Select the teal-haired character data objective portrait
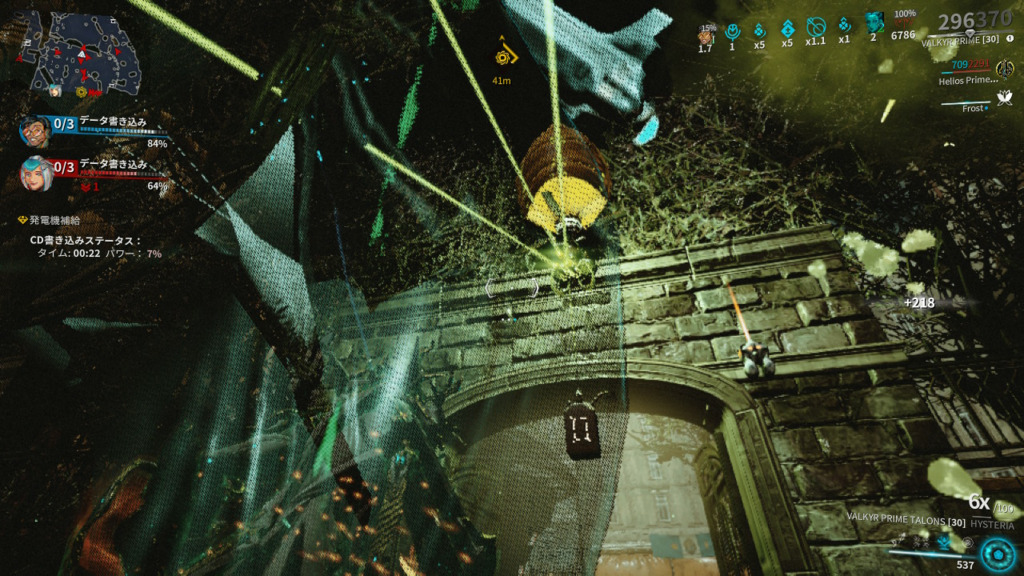 pyautogui.click(x=36, y=174)
